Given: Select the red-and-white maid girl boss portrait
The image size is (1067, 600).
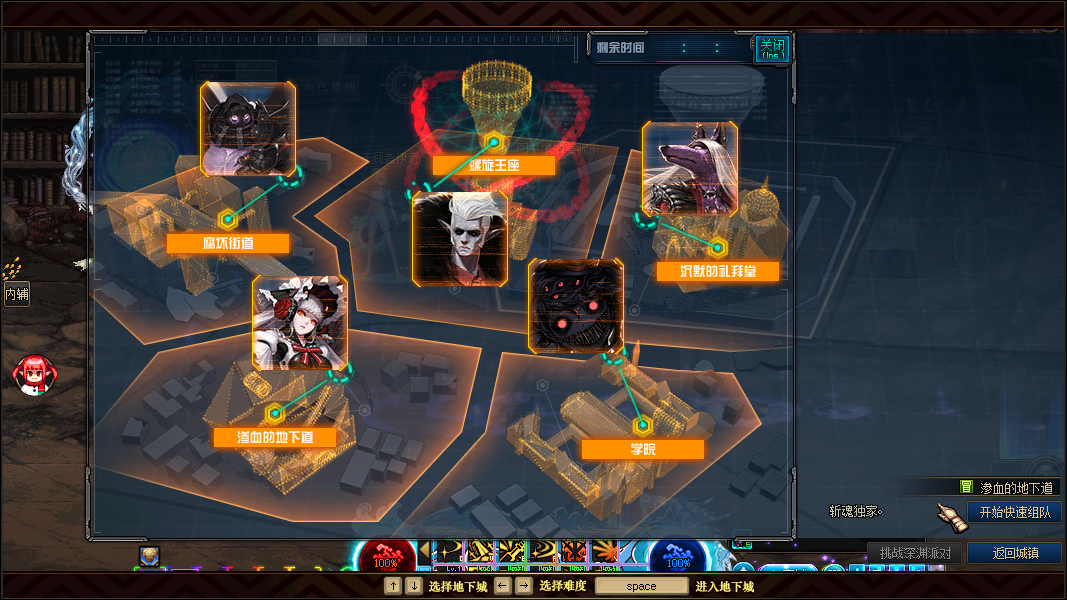Looking at the screenshot, I should (300, 323).
